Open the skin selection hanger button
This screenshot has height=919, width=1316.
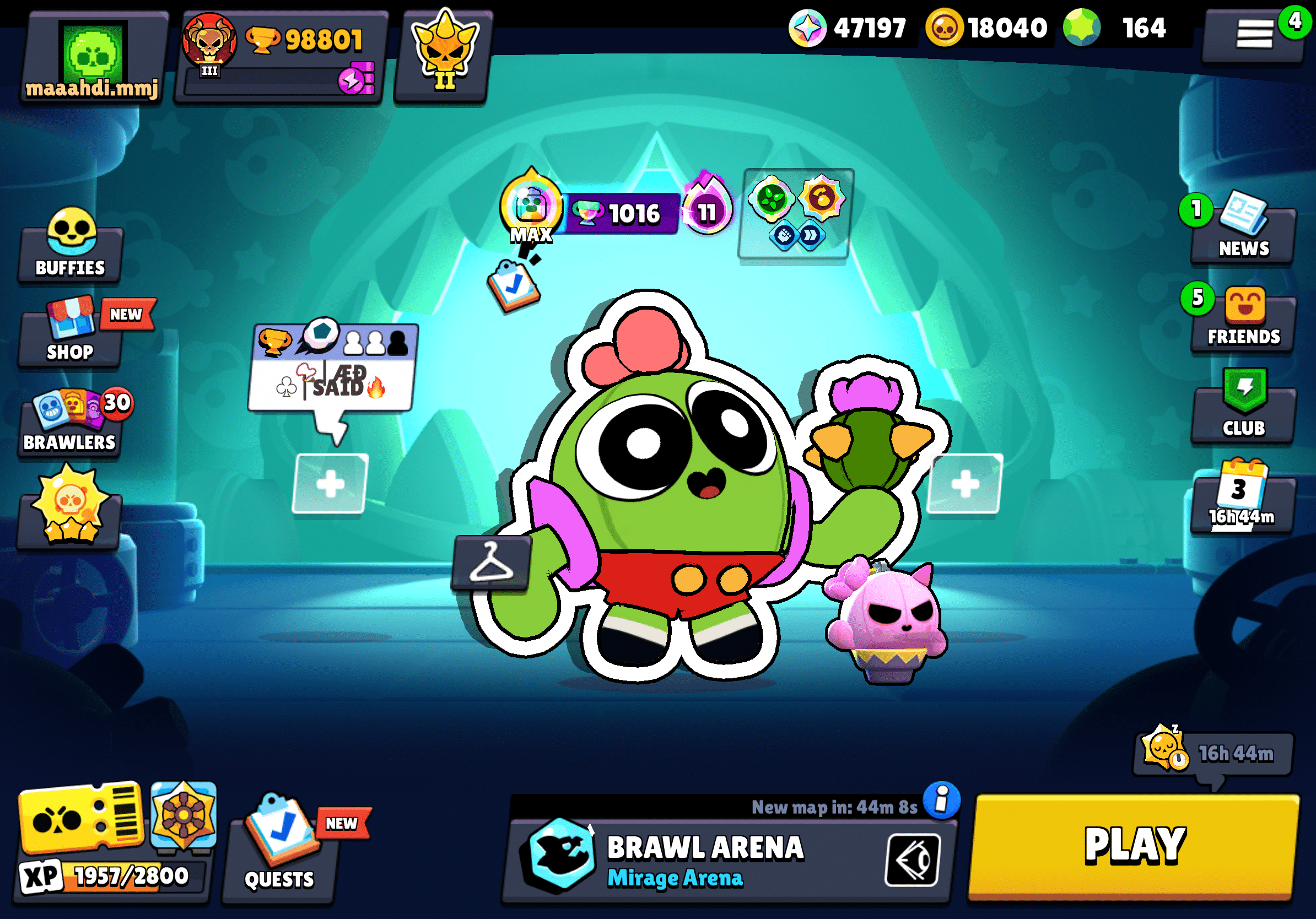click(490, 564)
